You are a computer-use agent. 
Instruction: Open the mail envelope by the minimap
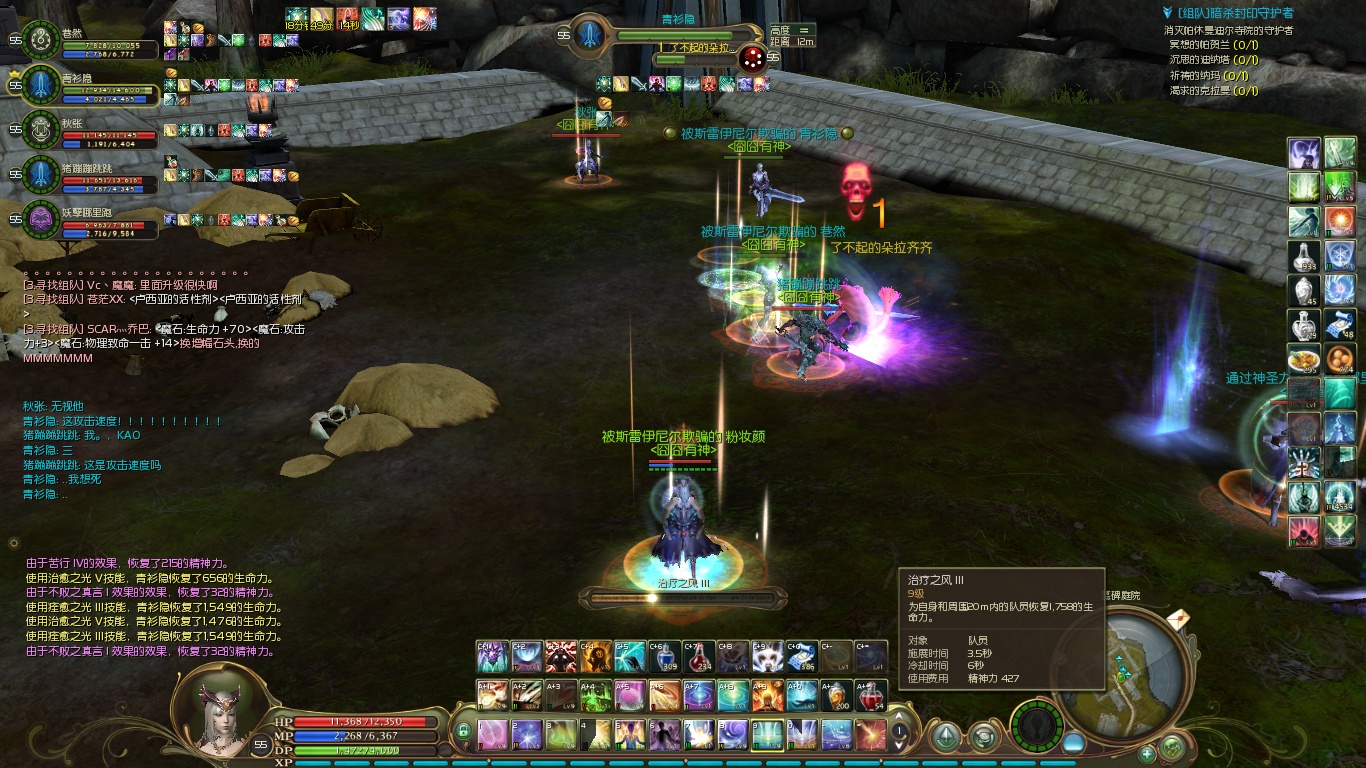point(1177,619)
